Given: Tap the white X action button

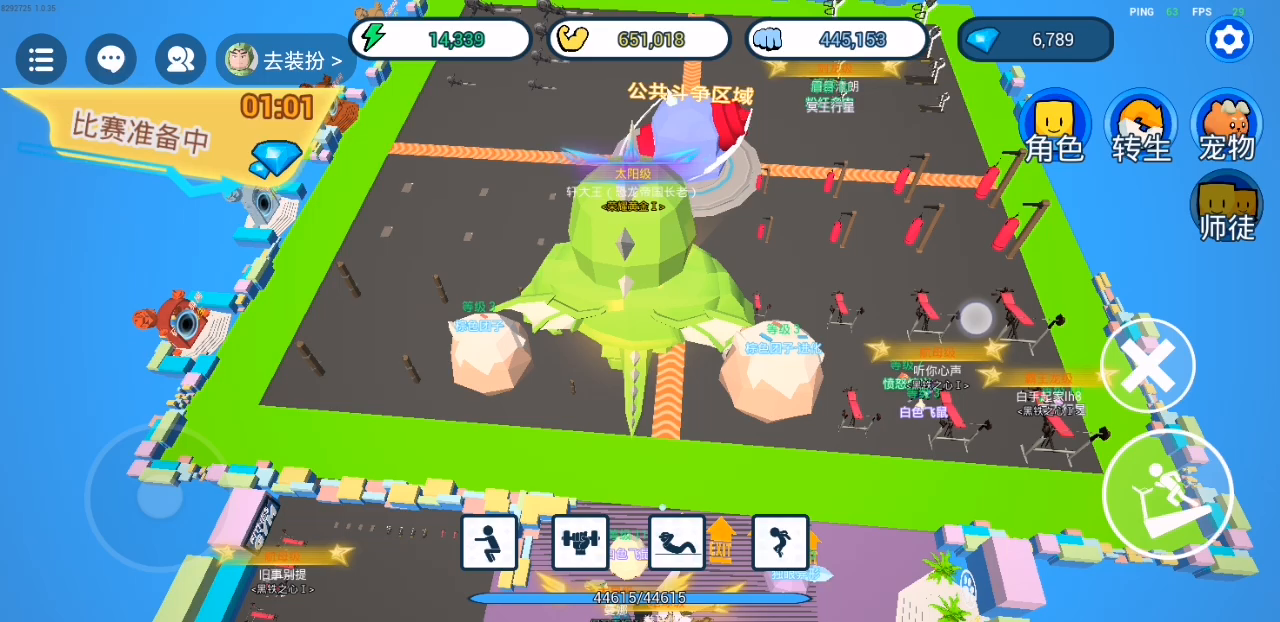Looking at the screenshot, I should tap(1148, 366).
